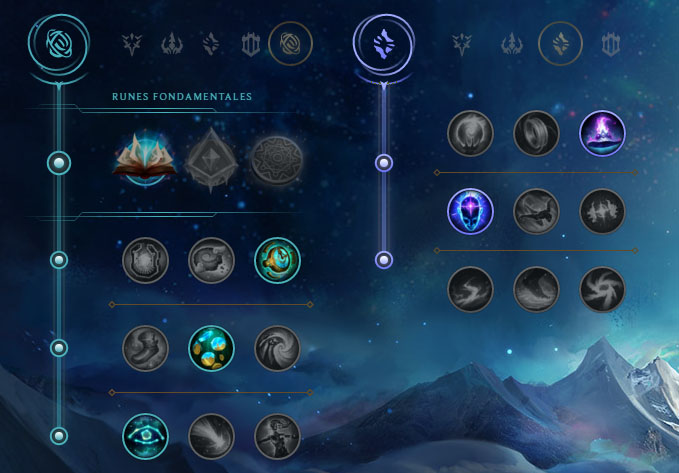
Task: Select the Perfect Timing stopwatch rune
Action: [277, 260]
